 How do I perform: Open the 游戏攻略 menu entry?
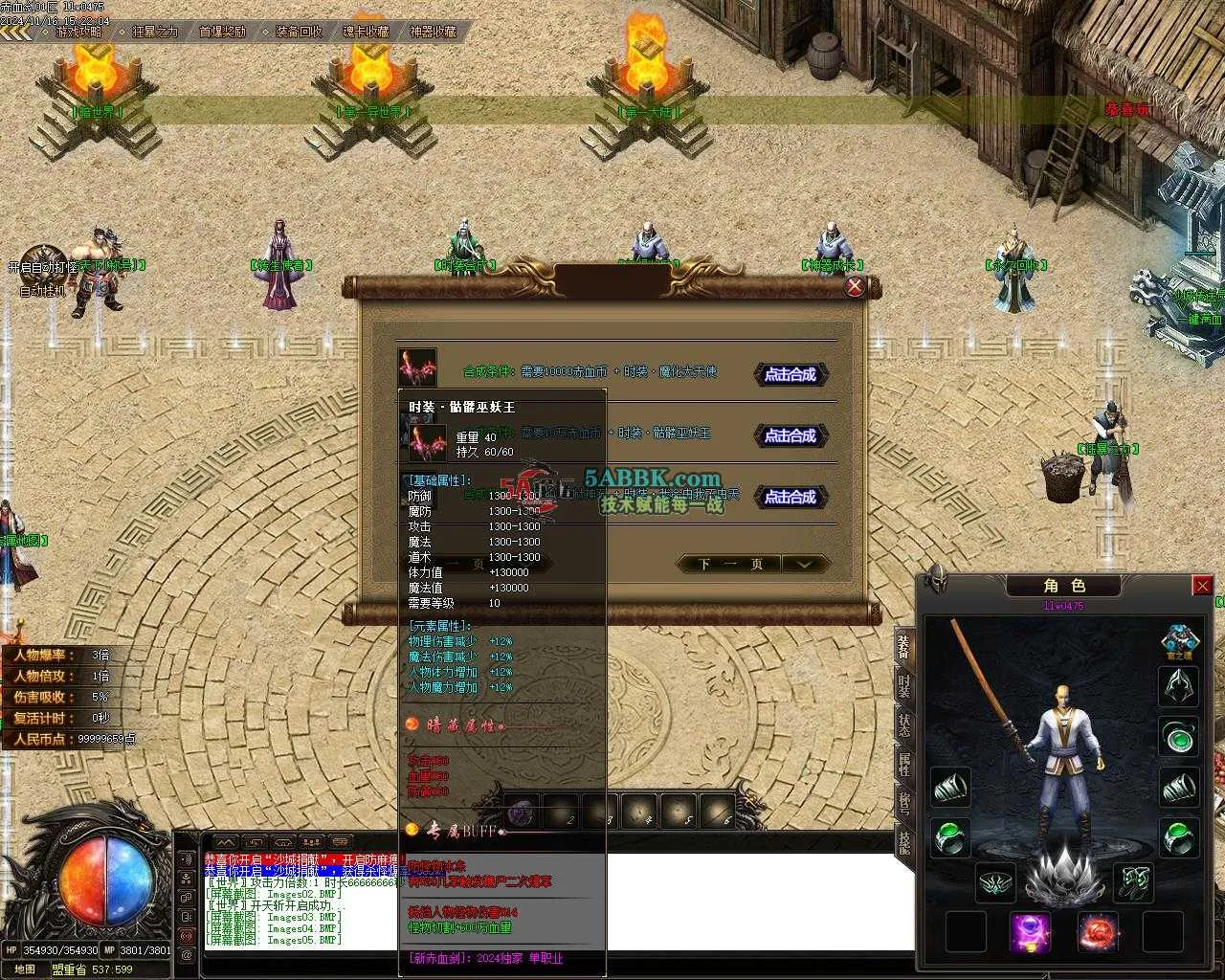(x=78, y=32)
